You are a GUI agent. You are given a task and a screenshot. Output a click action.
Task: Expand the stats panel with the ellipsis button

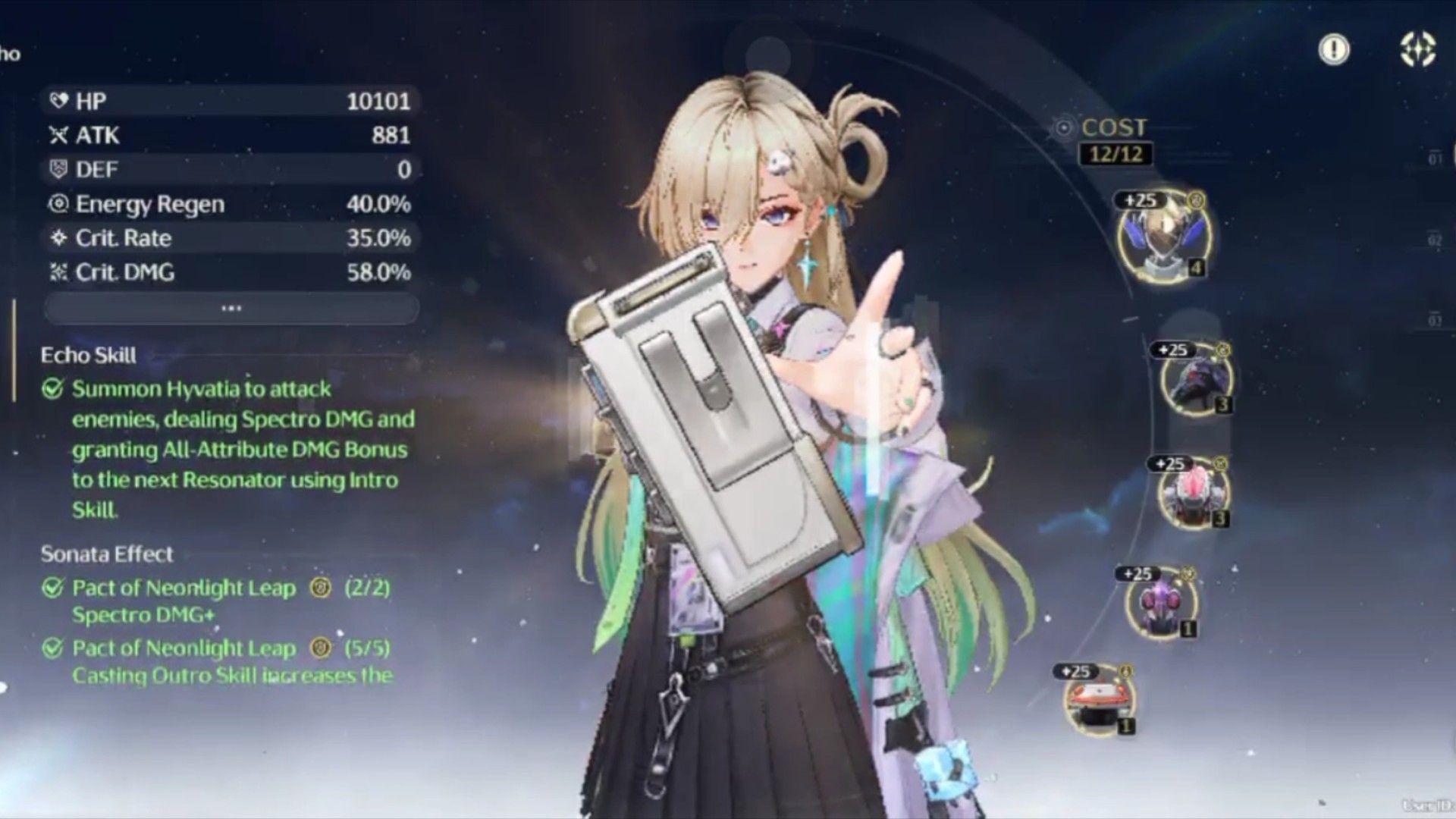click(x=230, y=307)
